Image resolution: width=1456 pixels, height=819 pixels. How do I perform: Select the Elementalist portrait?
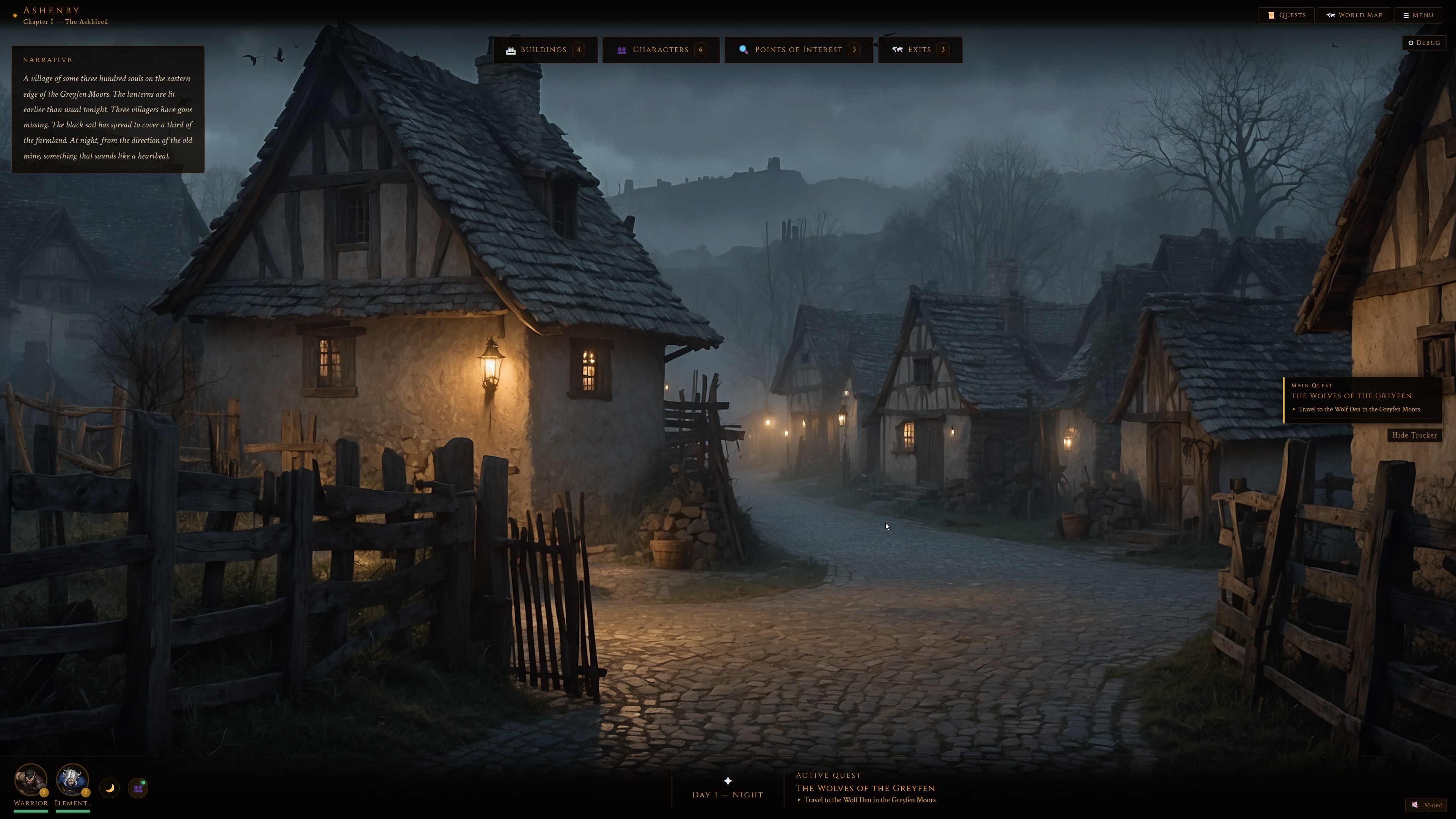(72, 780)
